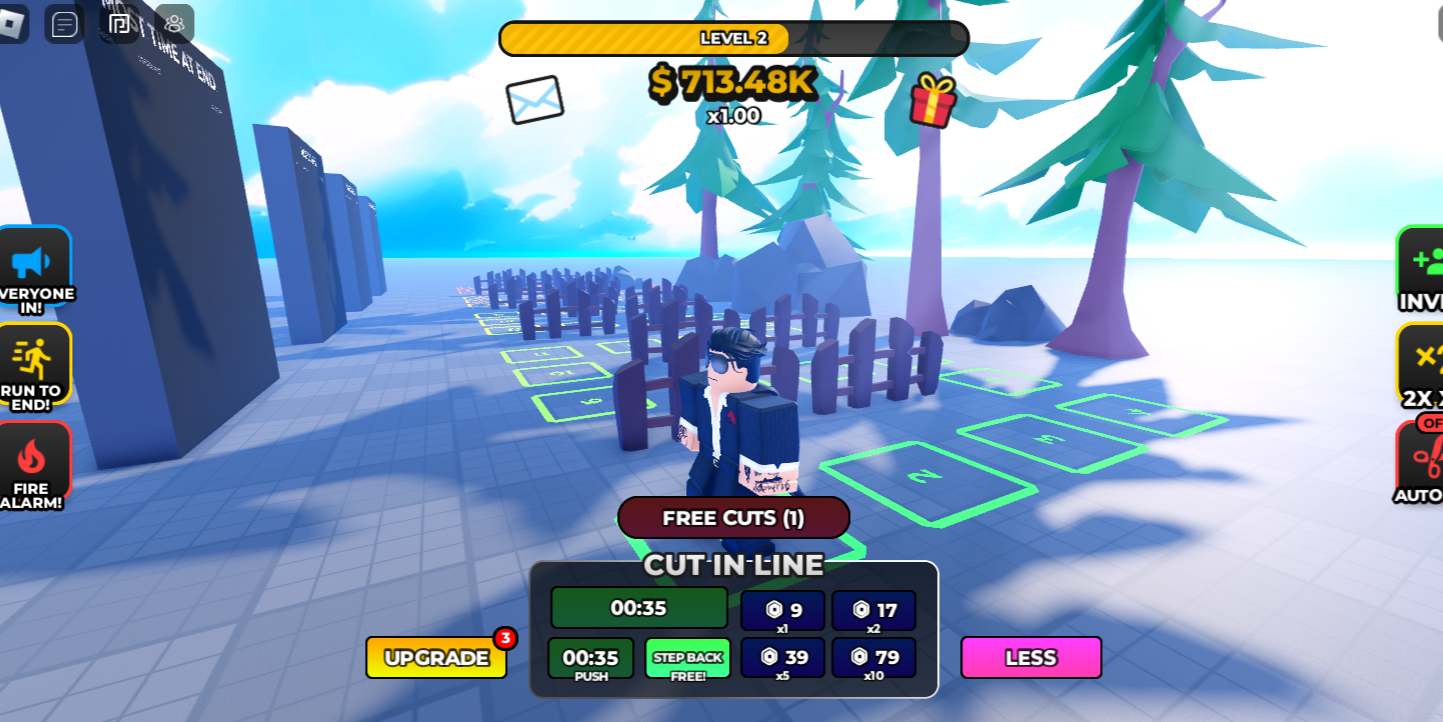Click the mail envelope icon
This screenshot has height=722, width=1443.
coord(536,98)
